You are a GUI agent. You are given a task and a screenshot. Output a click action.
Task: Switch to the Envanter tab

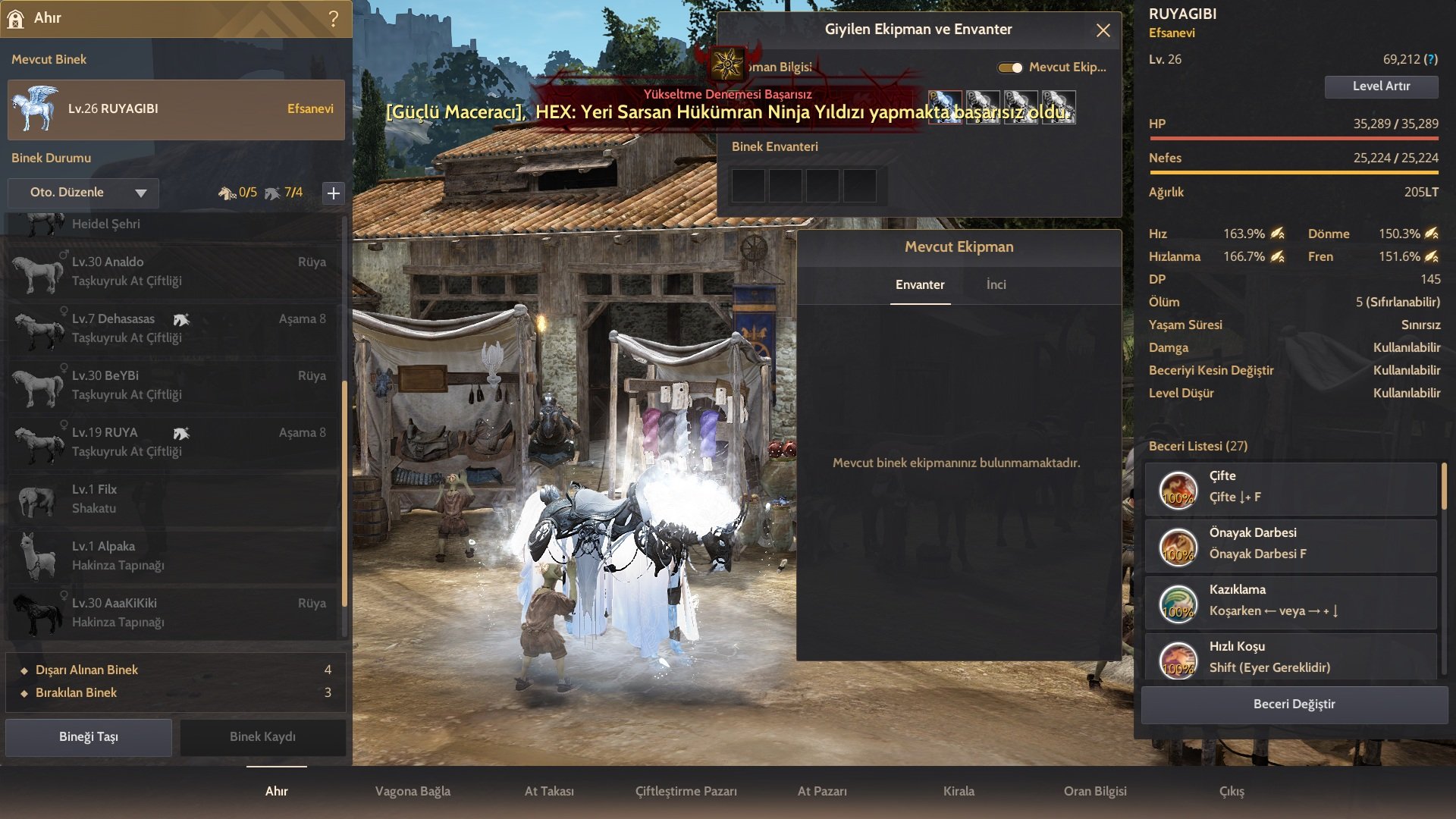pyautogui.click(x=920, y=285)
